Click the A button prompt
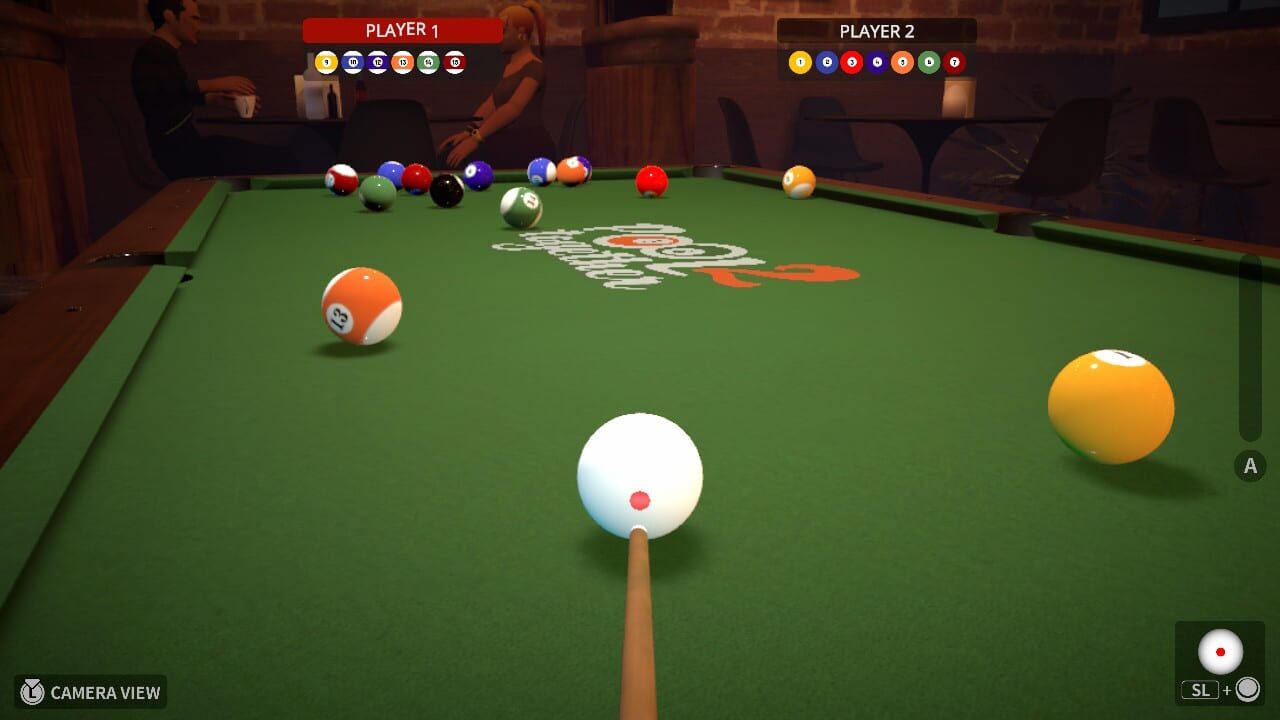This screenshot has width=1280, height=720. pos(1250,464)
